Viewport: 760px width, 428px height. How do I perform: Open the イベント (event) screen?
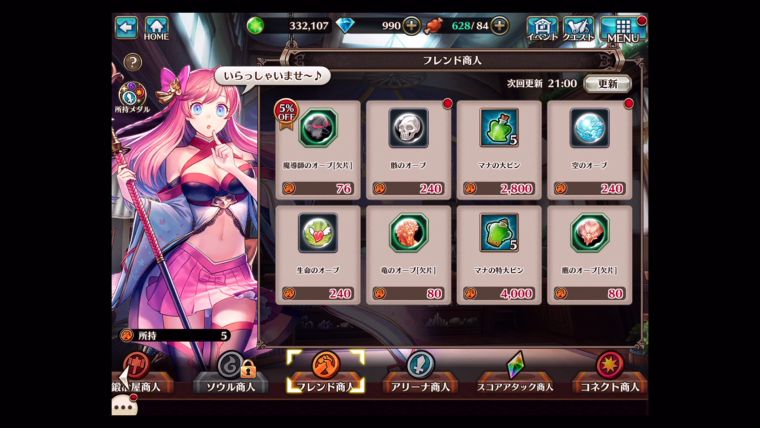pos(542,28)
